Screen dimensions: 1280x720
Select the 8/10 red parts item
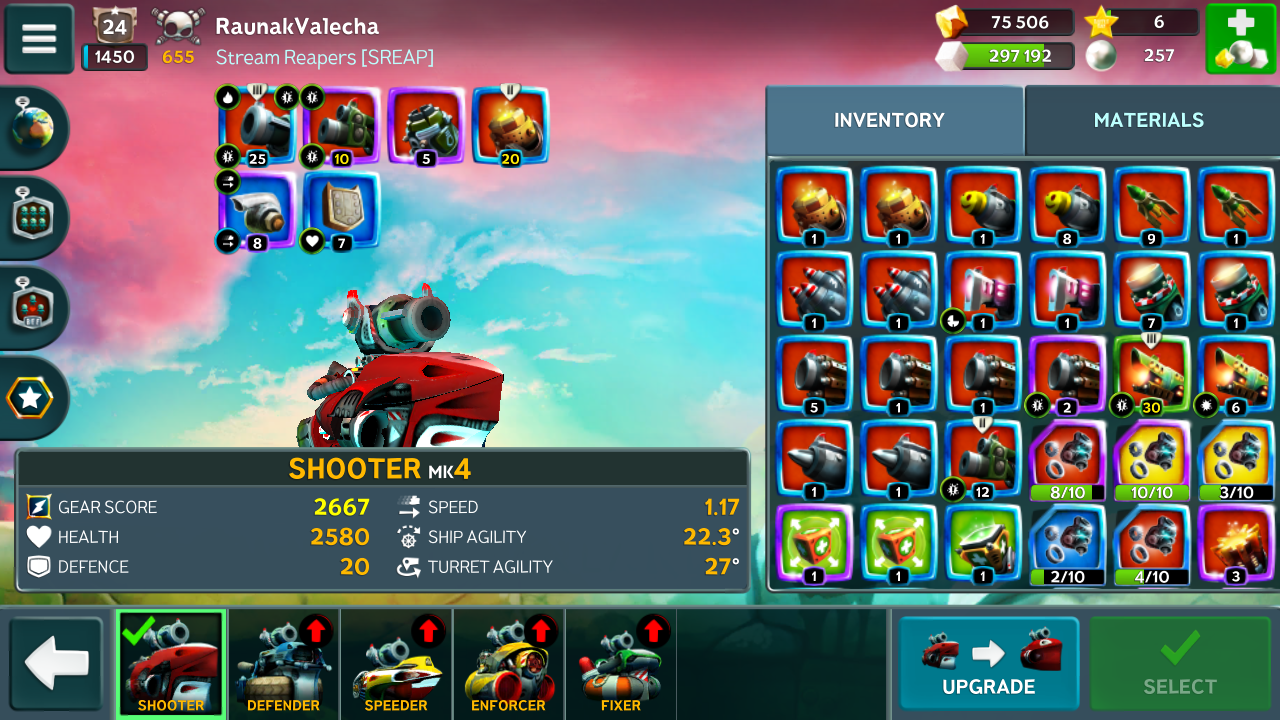(x=1068, y=459)
